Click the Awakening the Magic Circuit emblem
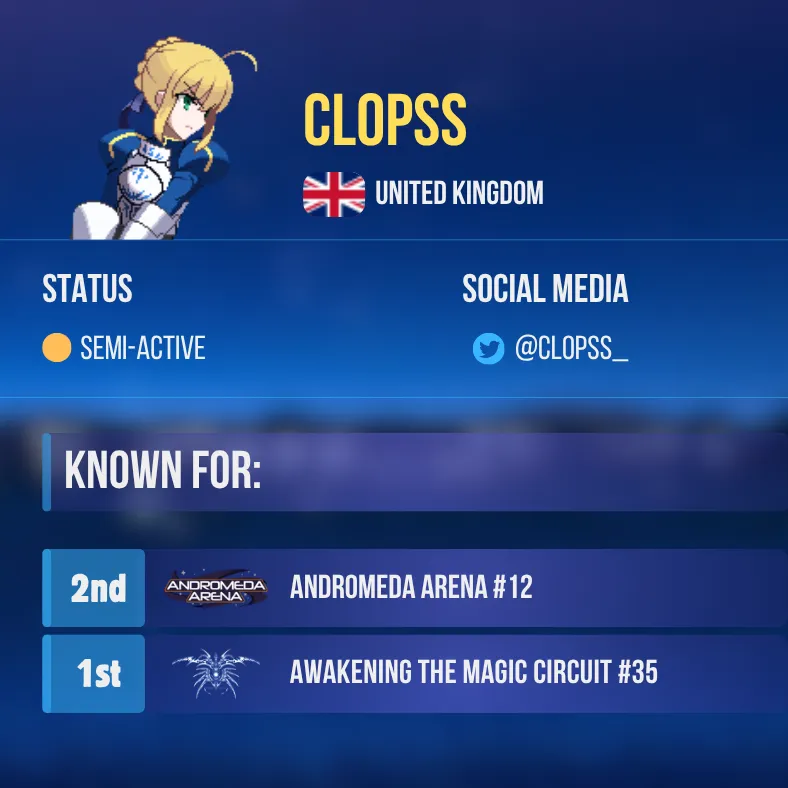This screenshot has width=788, height=788. [216, 673]
